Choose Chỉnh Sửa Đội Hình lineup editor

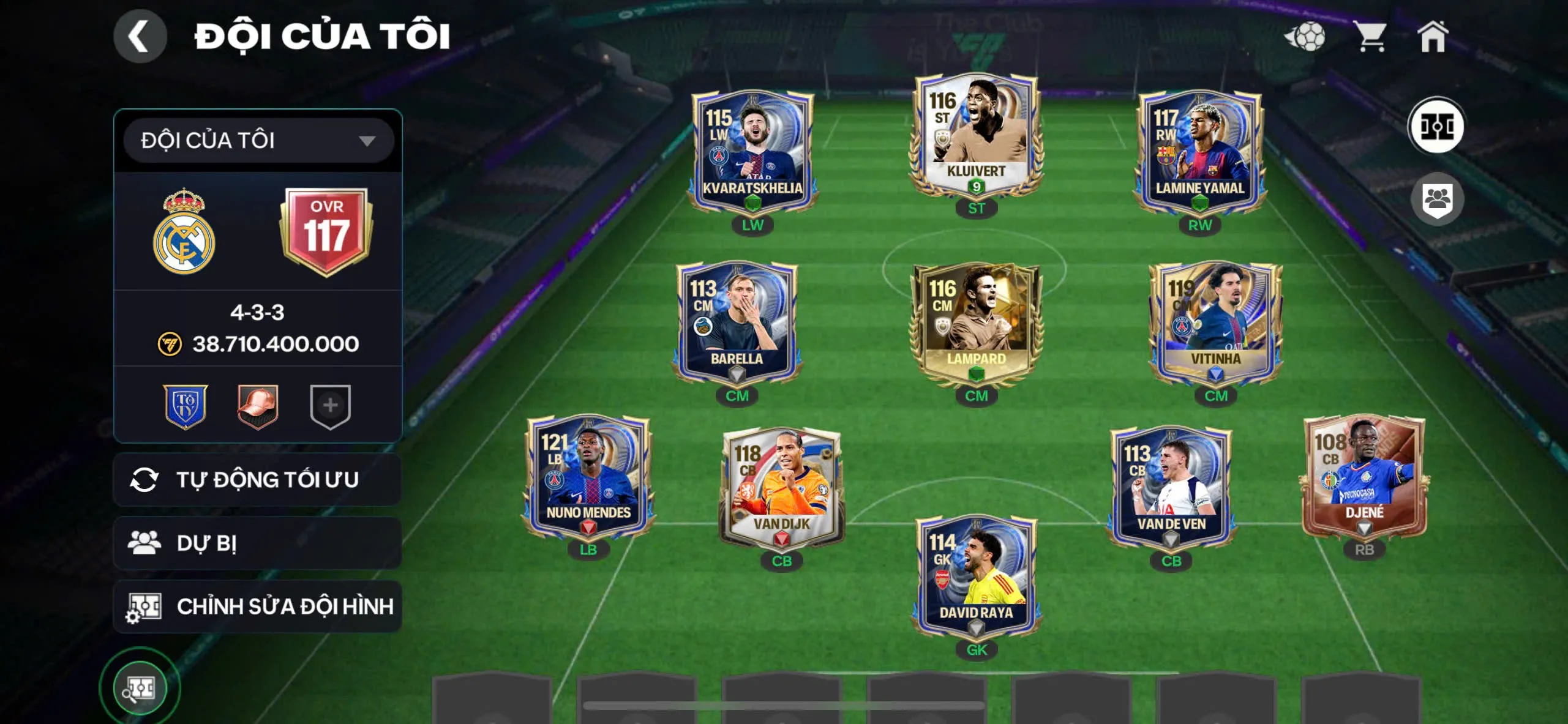(257, 606)
